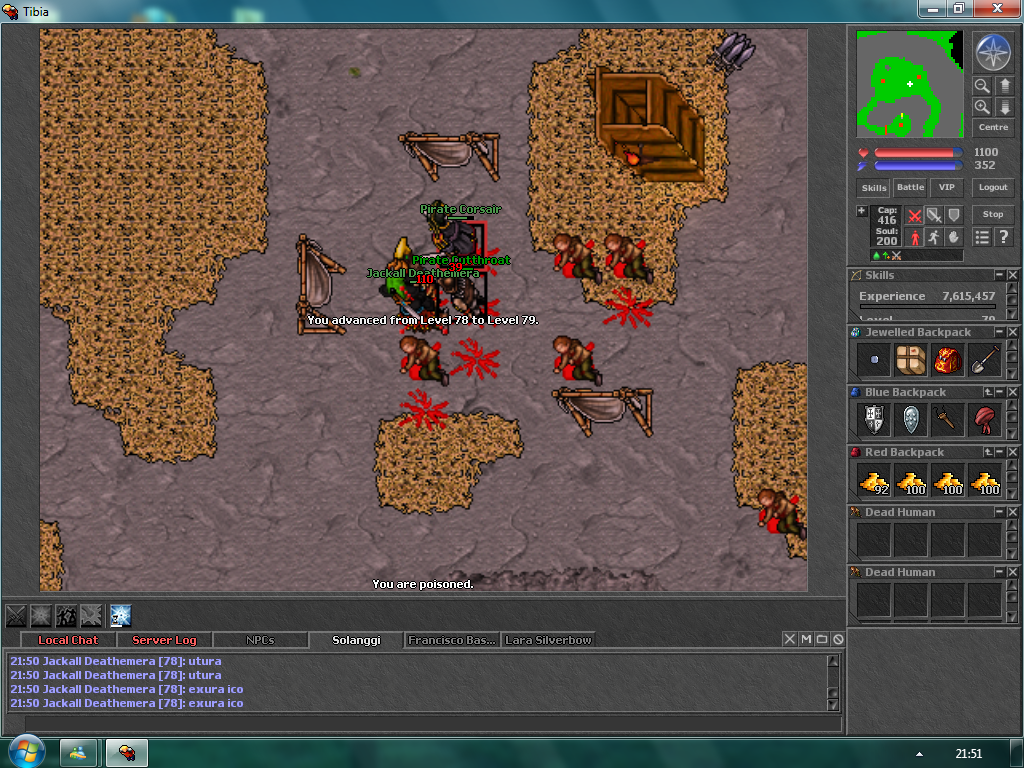
Task: Switch to the Lara Silverbow chat tab
Action: click(548, 640)
